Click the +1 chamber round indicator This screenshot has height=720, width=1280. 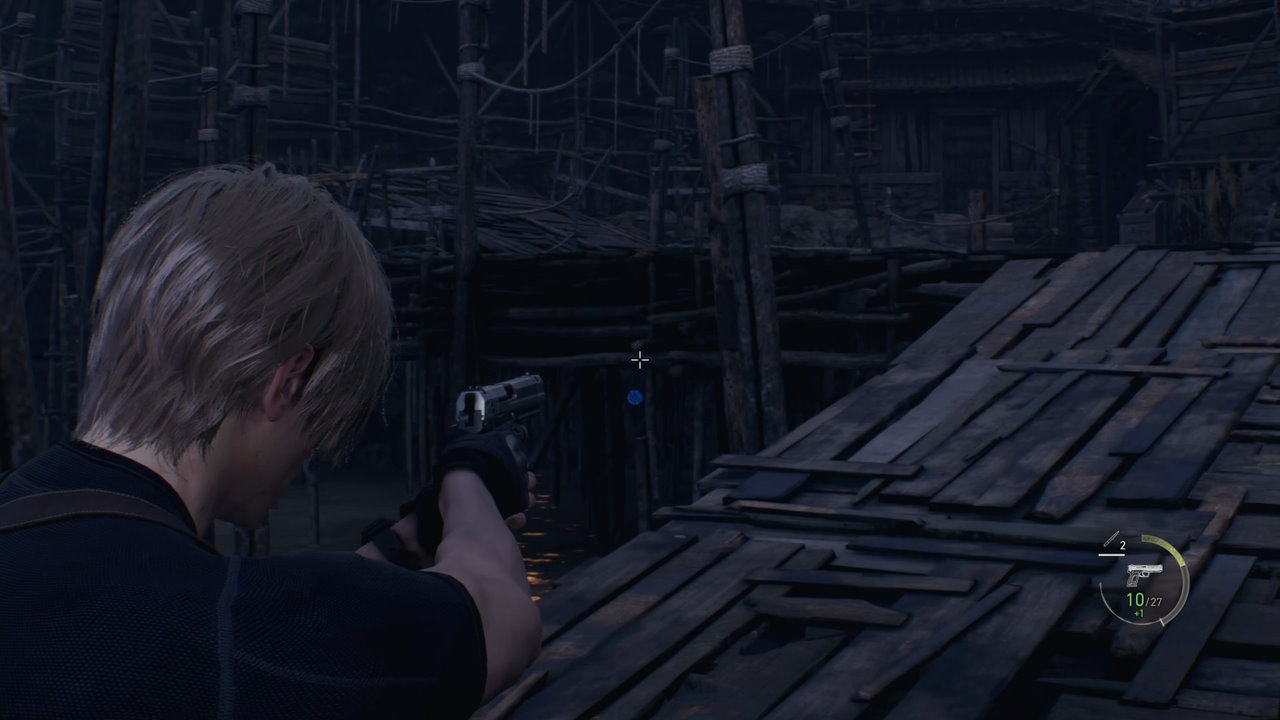click(x=1138, y=612)
